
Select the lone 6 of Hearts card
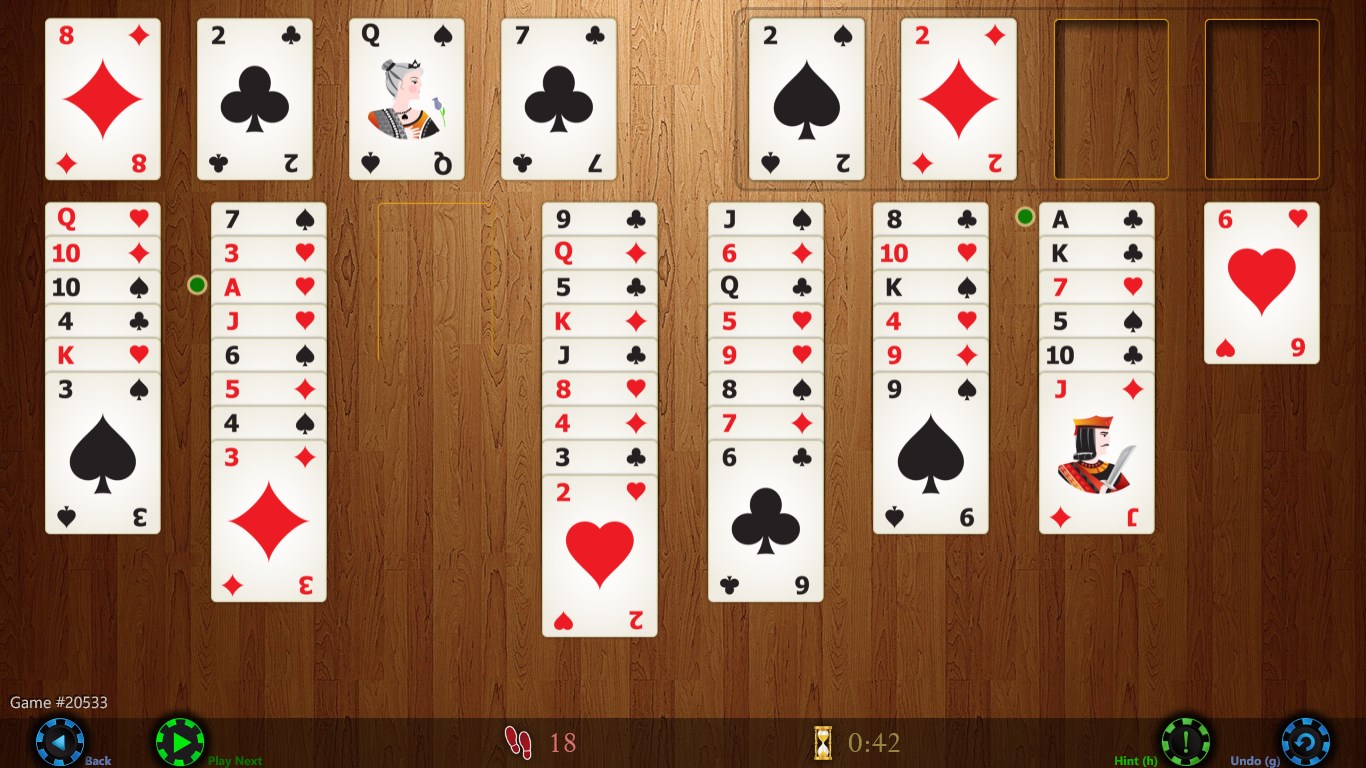pos(1262,283)
